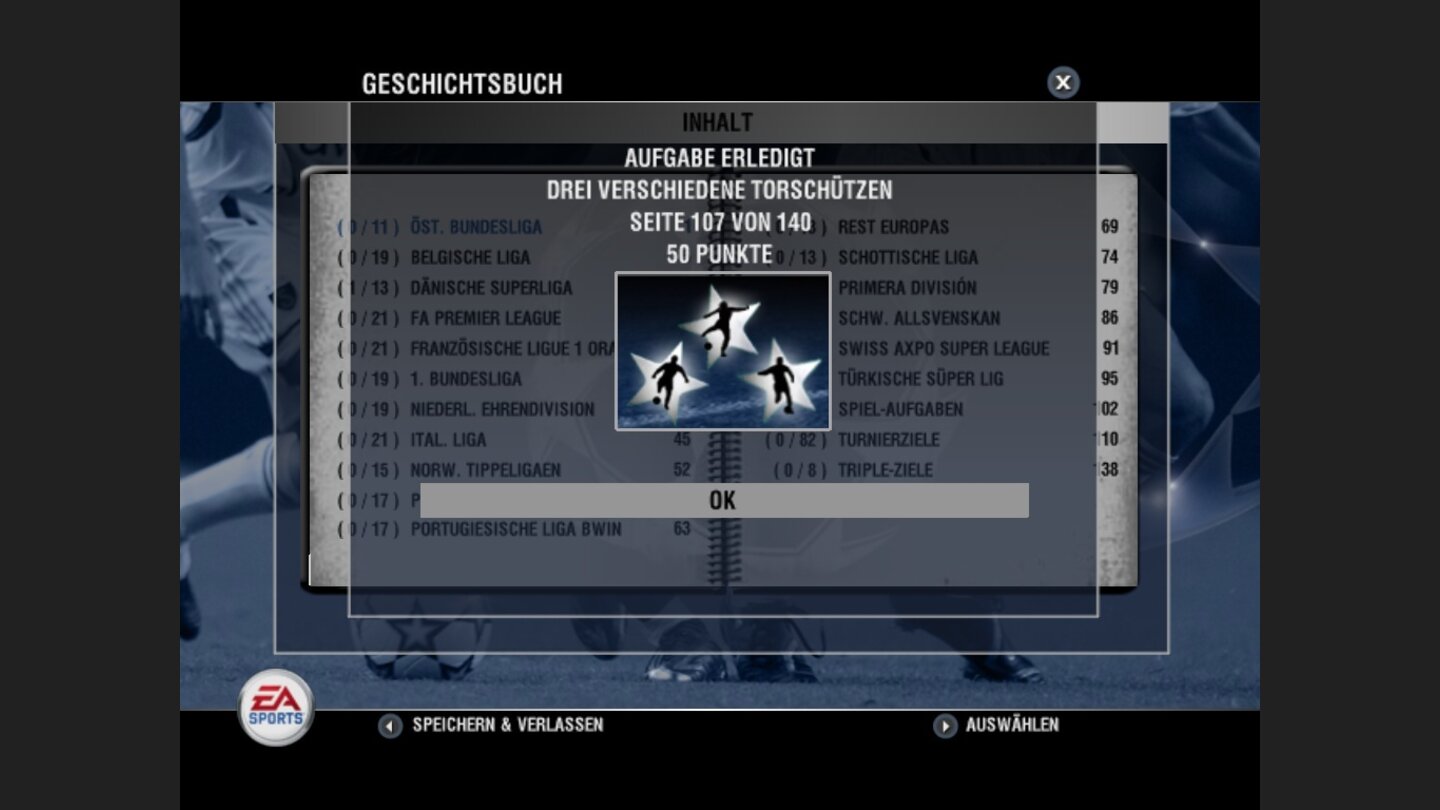Click the right arrow beside Auswählen
This screenshot has height=810, width=1440.
tap(943, 726)
